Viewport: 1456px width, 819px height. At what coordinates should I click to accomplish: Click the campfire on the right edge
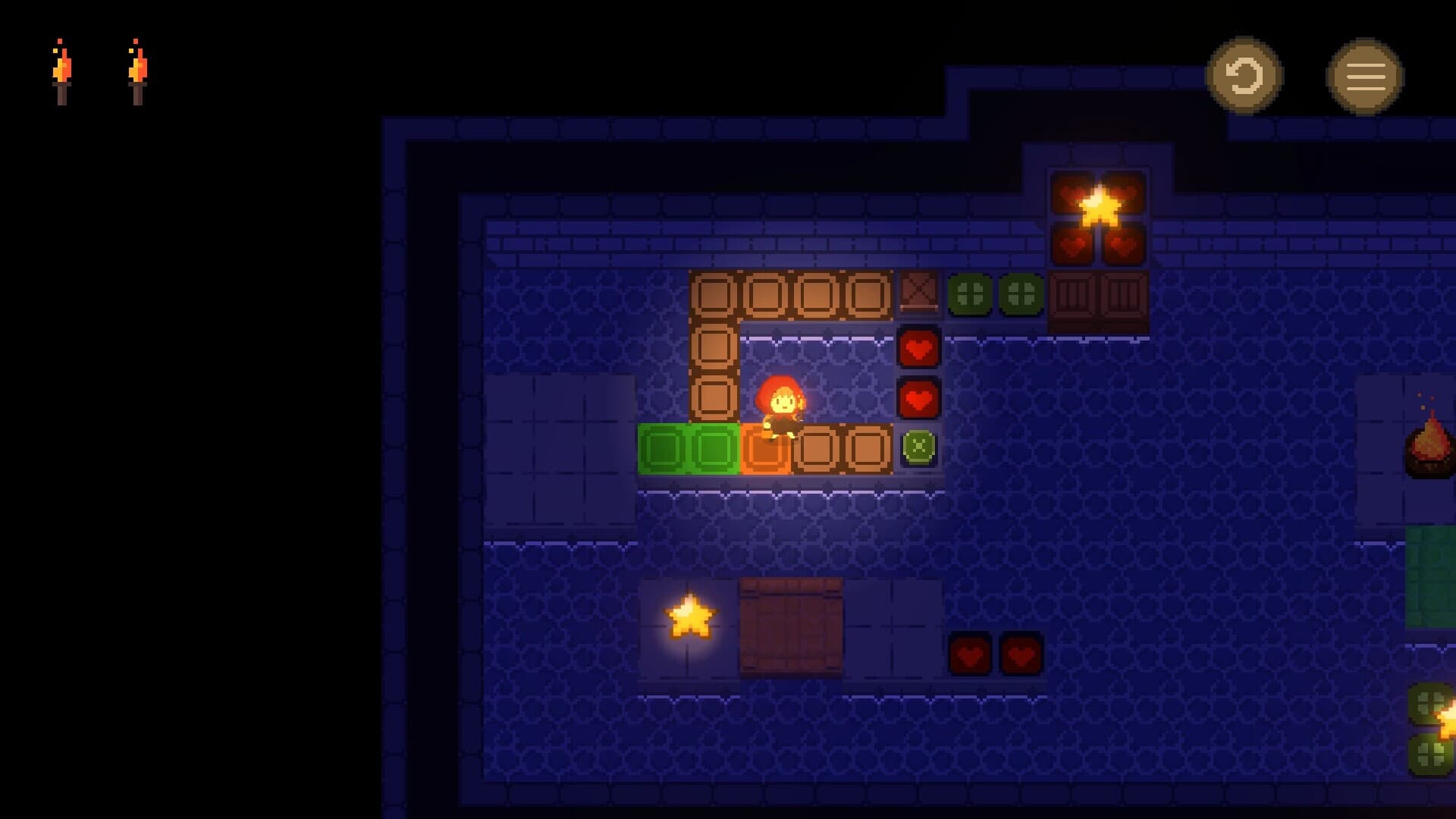point(1429,447)
